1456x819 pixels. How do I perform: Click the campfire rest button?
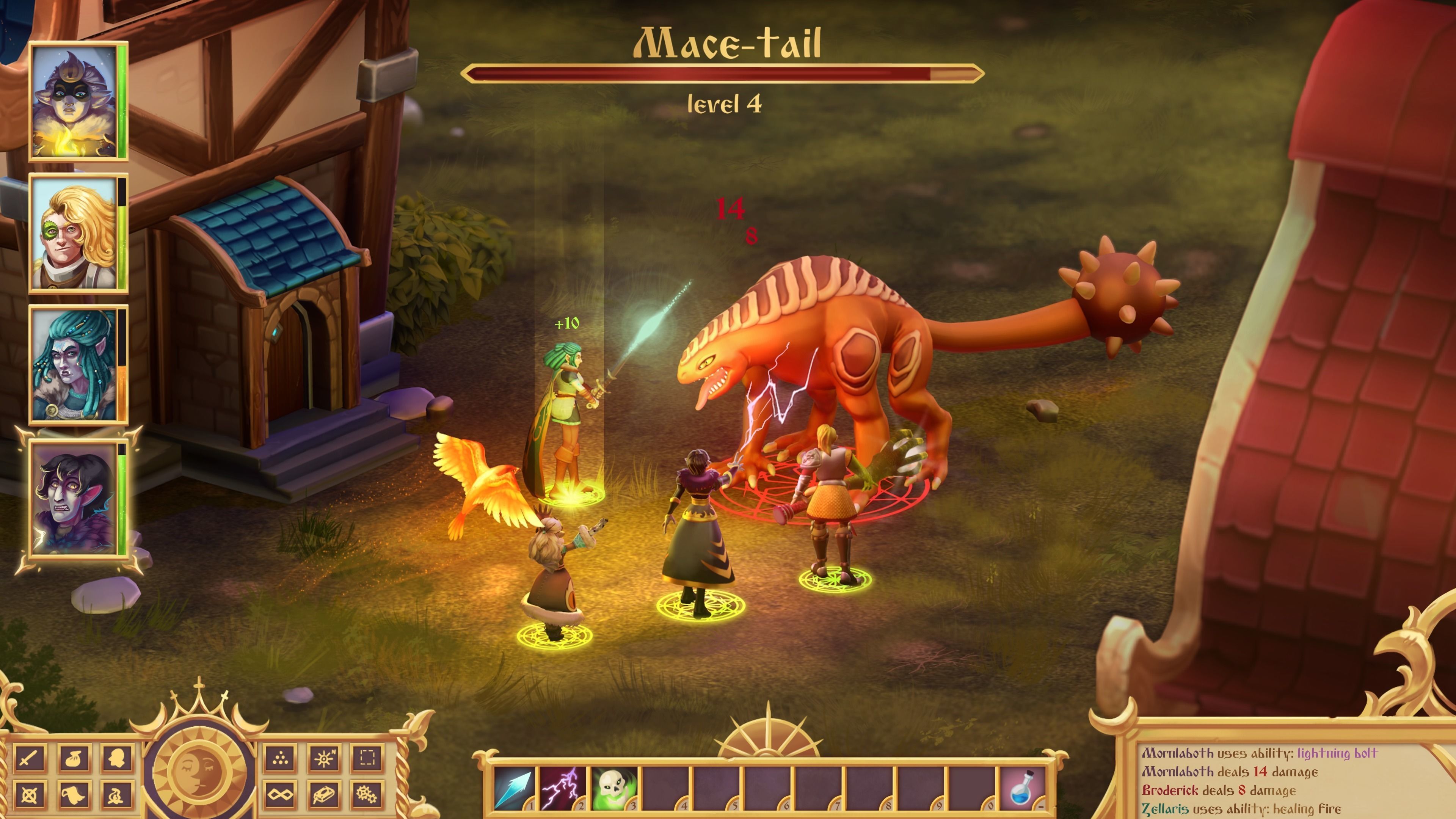(x=118, y=795)
